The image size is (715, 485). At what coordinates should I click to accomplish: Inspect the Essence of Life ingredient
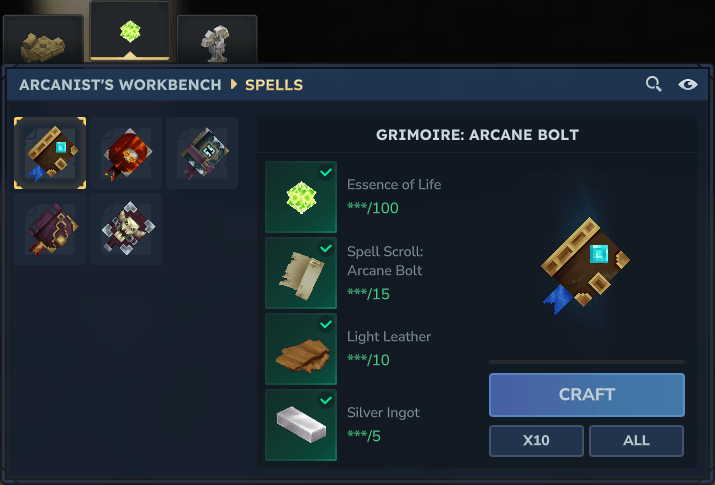(301, 197)
